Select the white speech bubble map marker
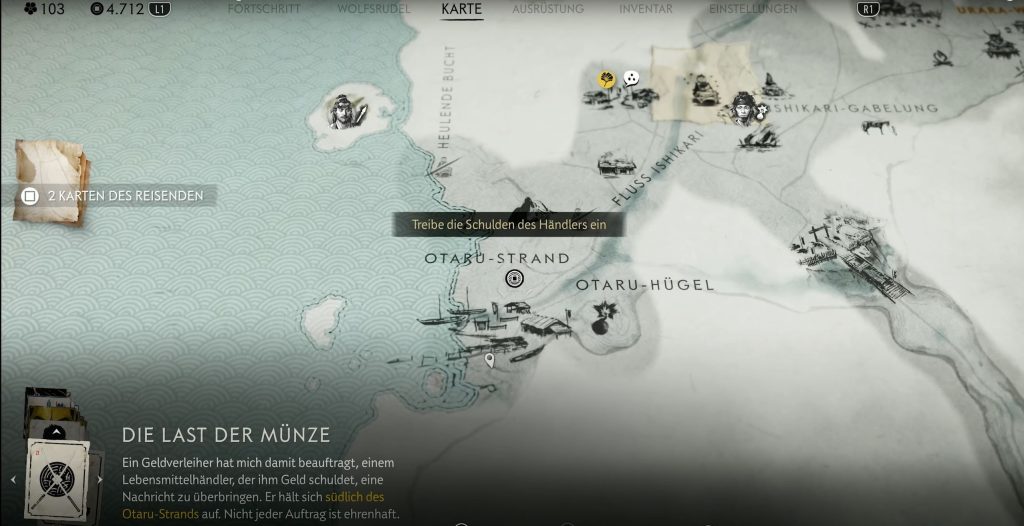The image size is (1024, 526). click(x=631, y=77)
